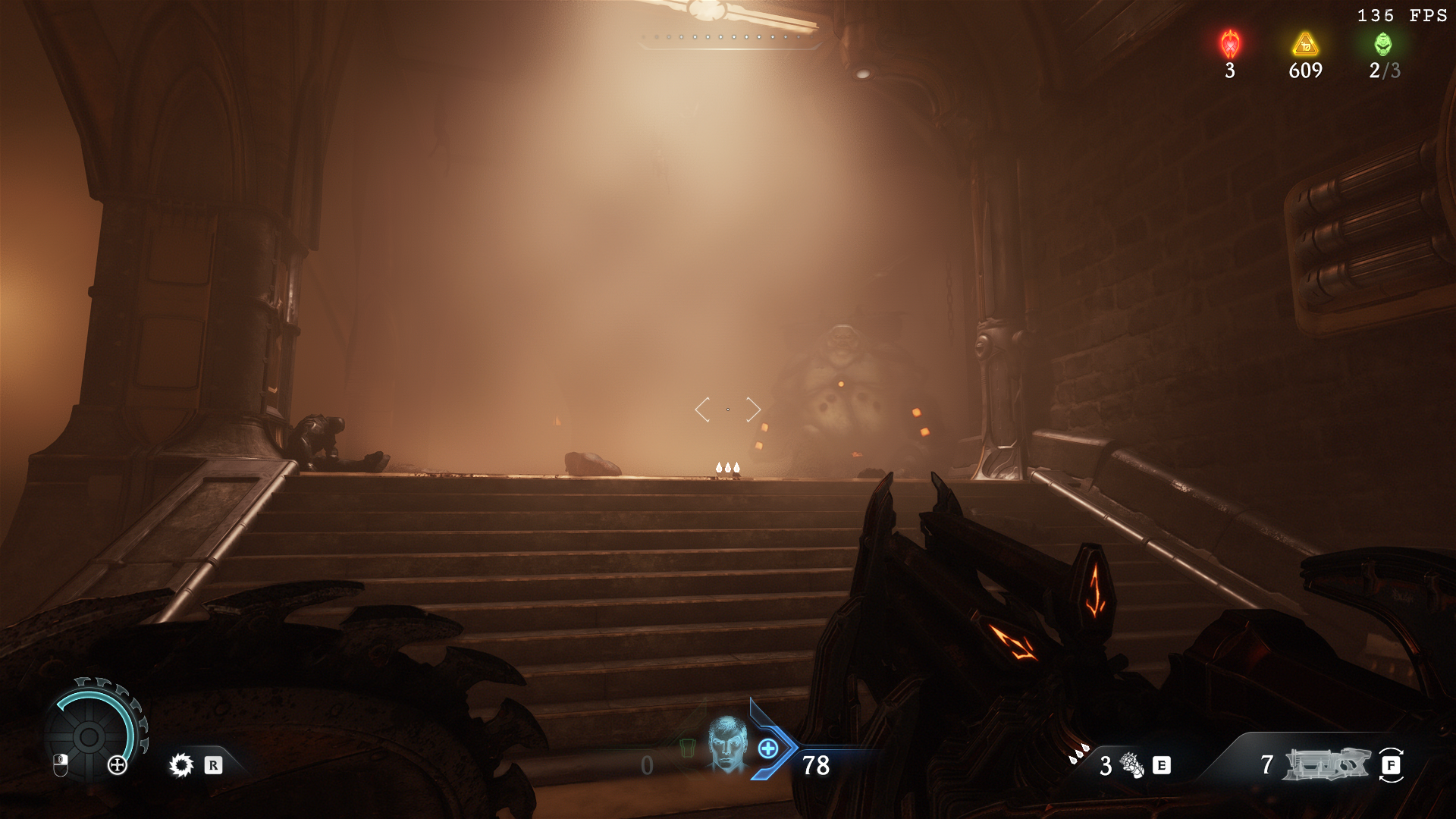Click the Slayer face portrait

[x=727, y=745]
